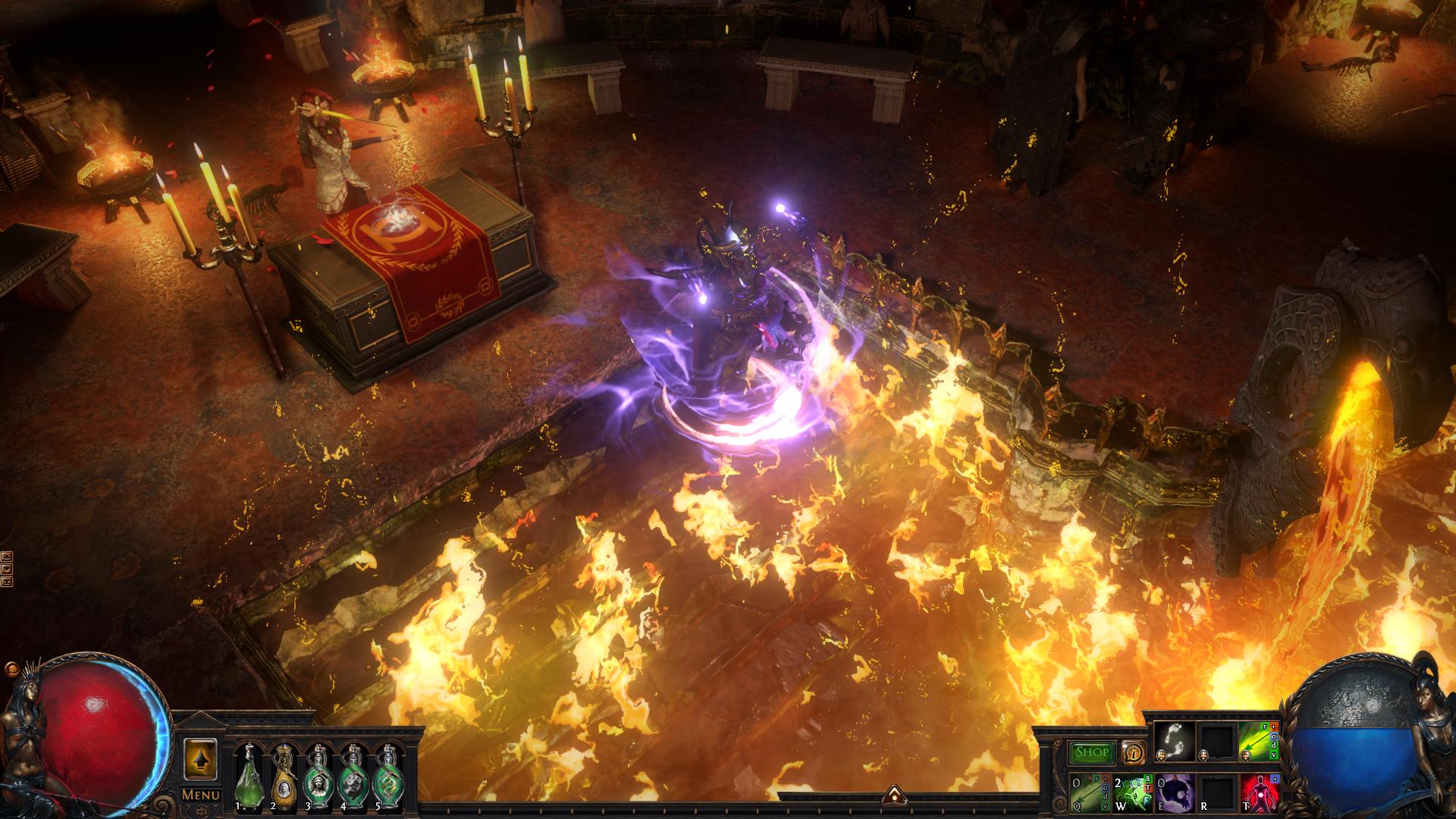Select the purple skull skill on E

click(1175, 793)
